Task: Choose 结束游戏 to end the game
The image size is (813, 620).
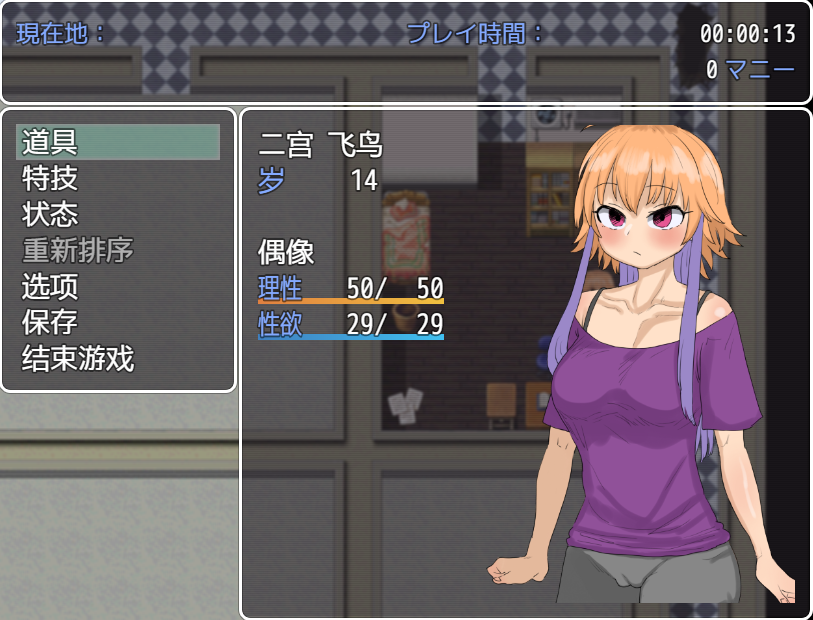Action: coord(78,358)
